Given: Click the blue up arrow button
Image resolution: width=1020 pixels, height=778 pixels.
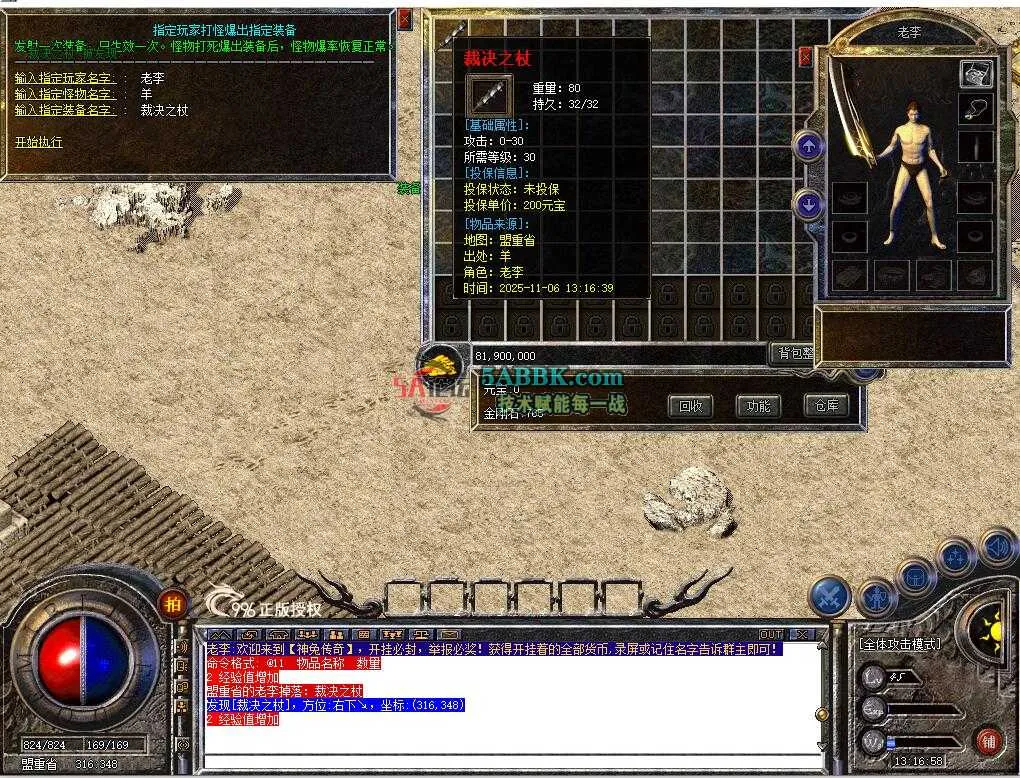Looking at the screenshot, I should [x=808, y=146].
